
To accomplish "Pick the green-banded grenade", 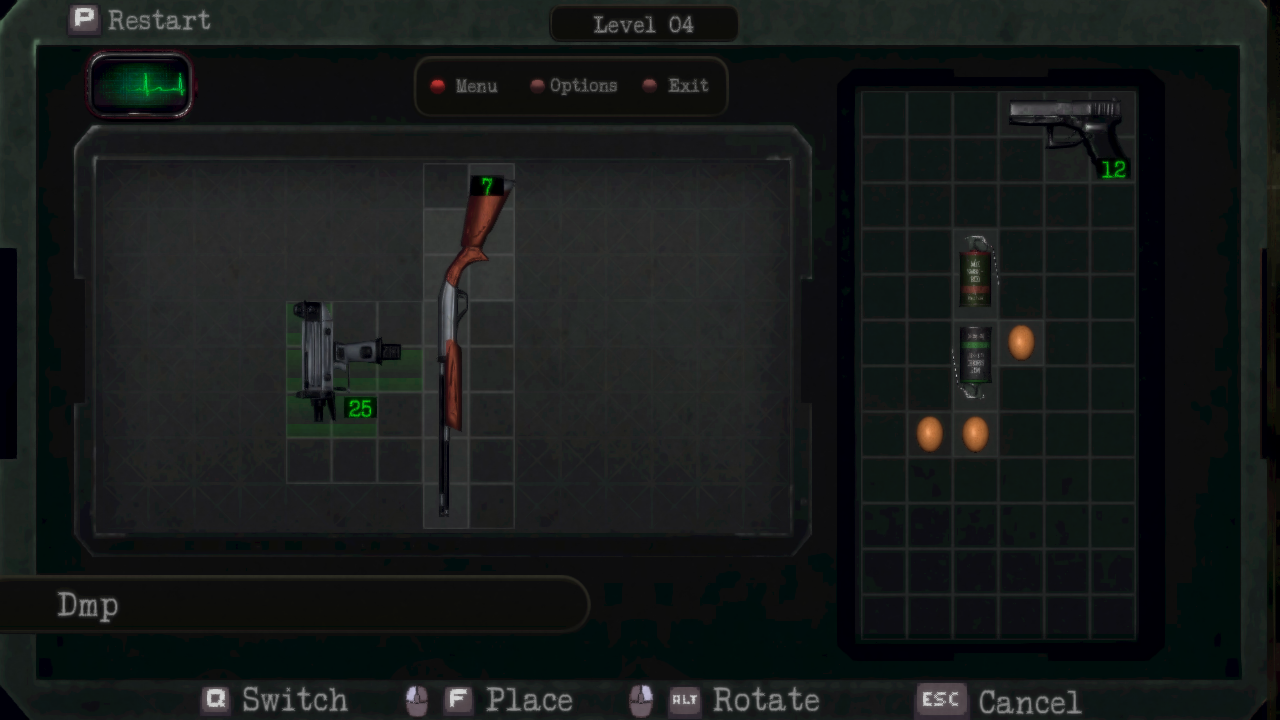I will tap(975, 358).
